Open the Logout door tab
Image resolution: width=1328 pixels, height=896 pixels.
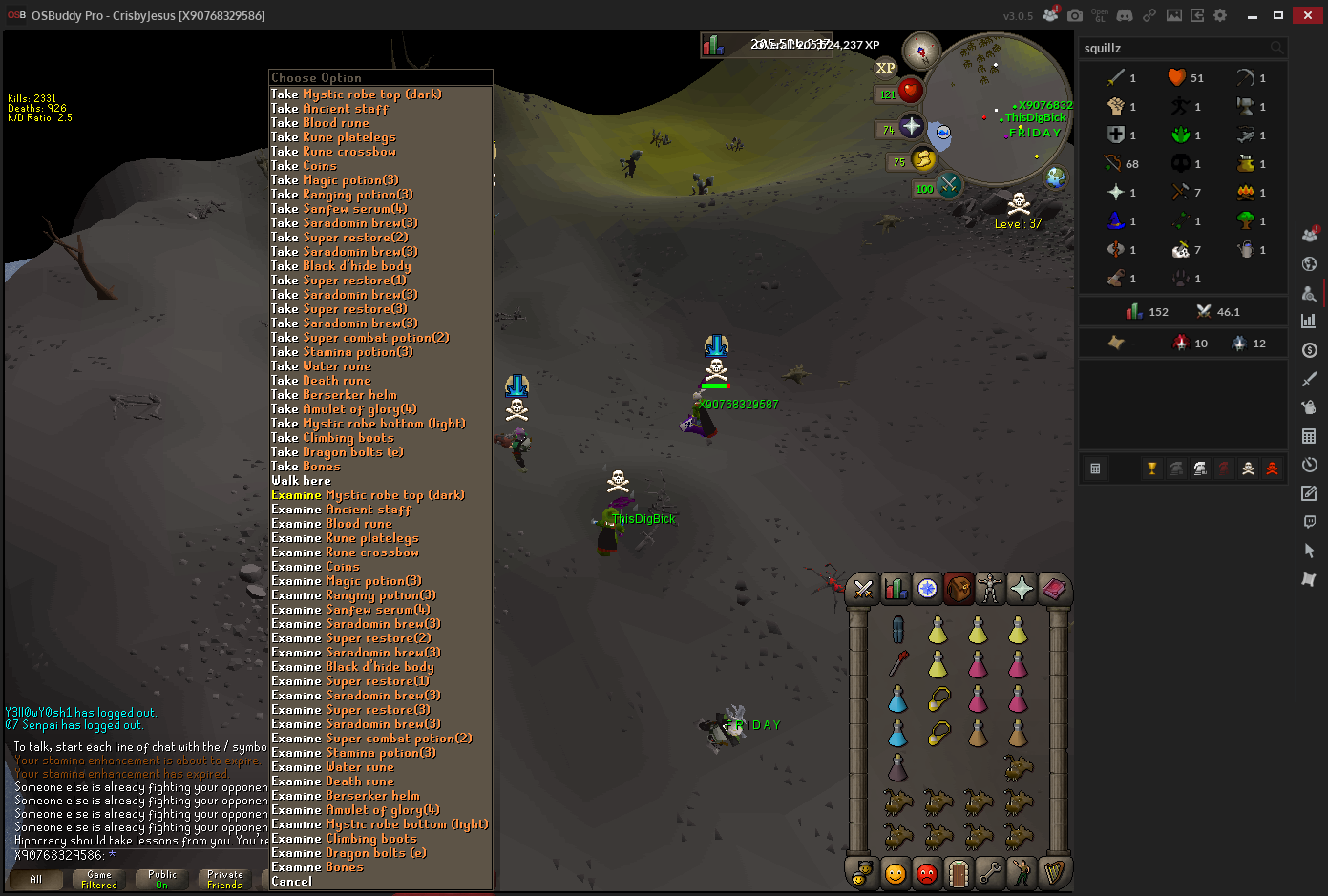pyautogui.click(x=959, y=873)
